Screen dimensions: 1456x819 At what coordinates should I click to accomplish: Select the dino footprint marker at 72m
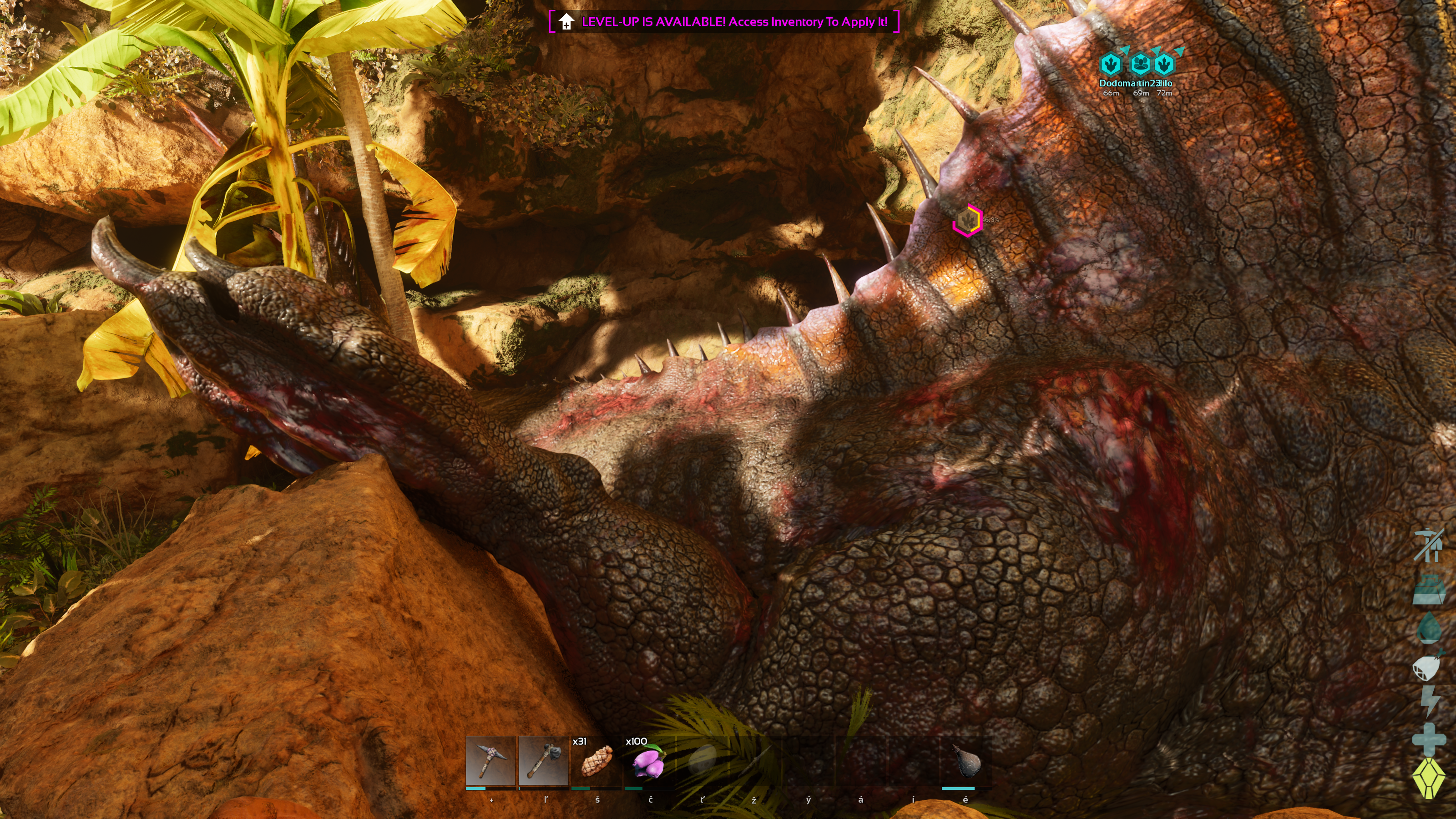[1164, 65]
